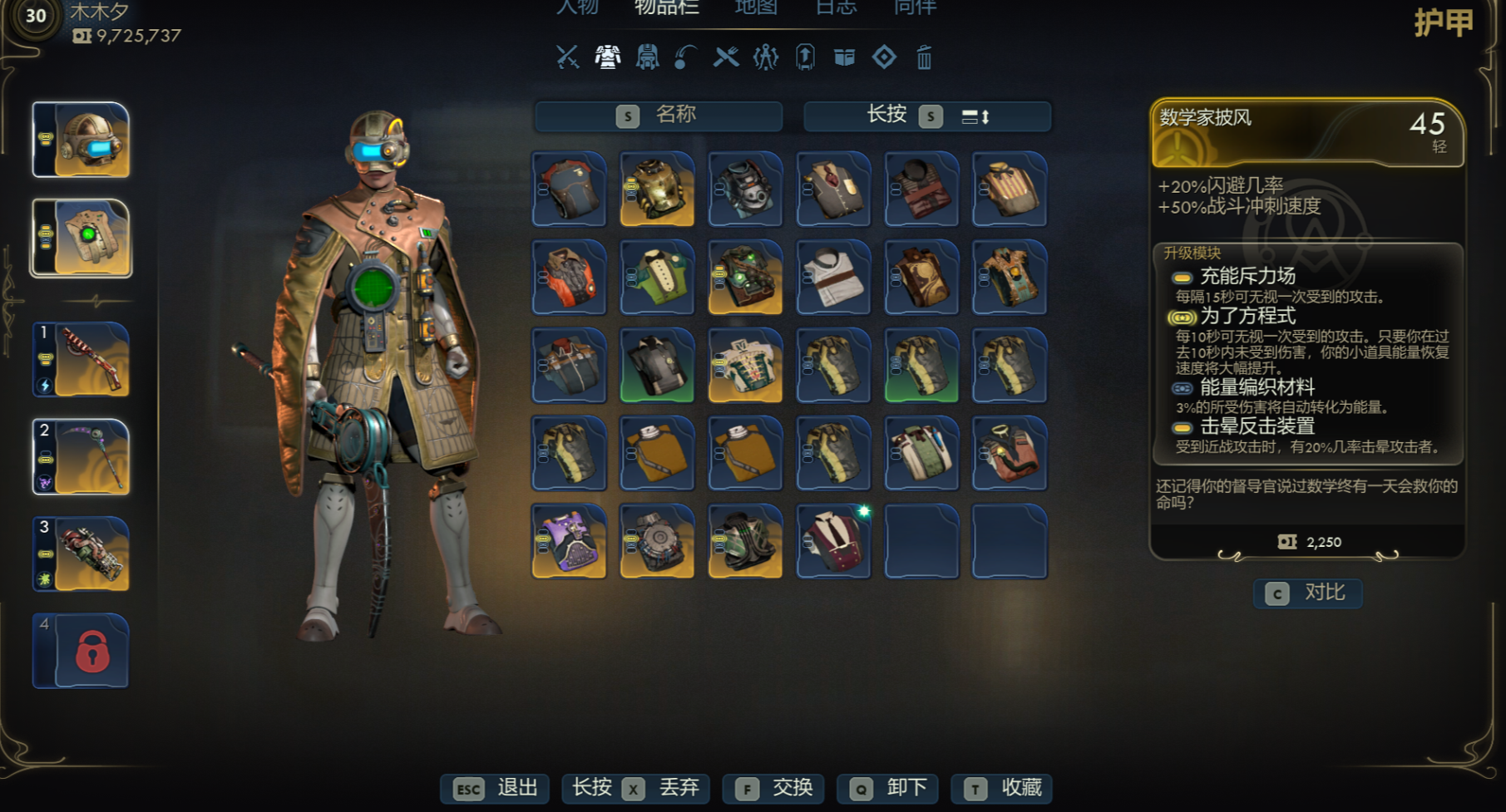
Task: Show the weapons category with crossed swords icon
Action: (567, 57)
